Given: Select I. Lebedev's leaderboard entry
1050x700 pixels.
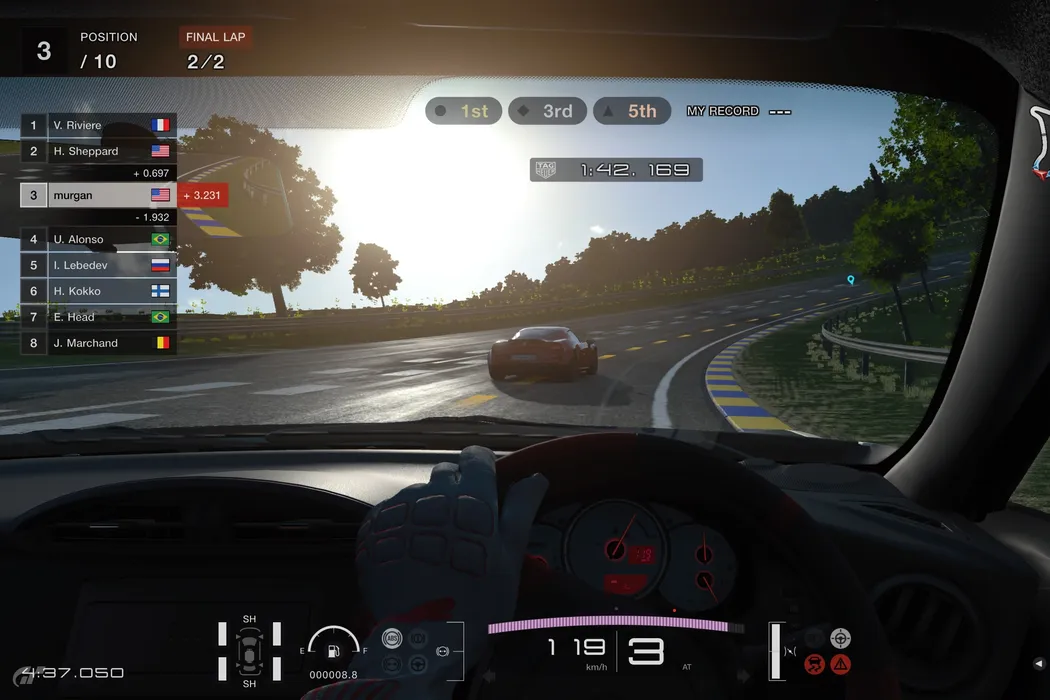Looking at the screenshot, I should click(x=98, y=265).
